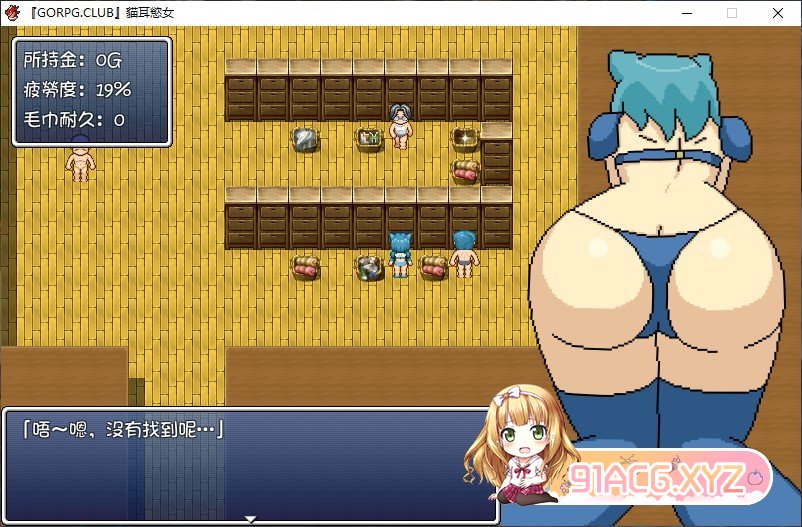Close the game window
Screen dimensions: 802x527
click(778, 13)
